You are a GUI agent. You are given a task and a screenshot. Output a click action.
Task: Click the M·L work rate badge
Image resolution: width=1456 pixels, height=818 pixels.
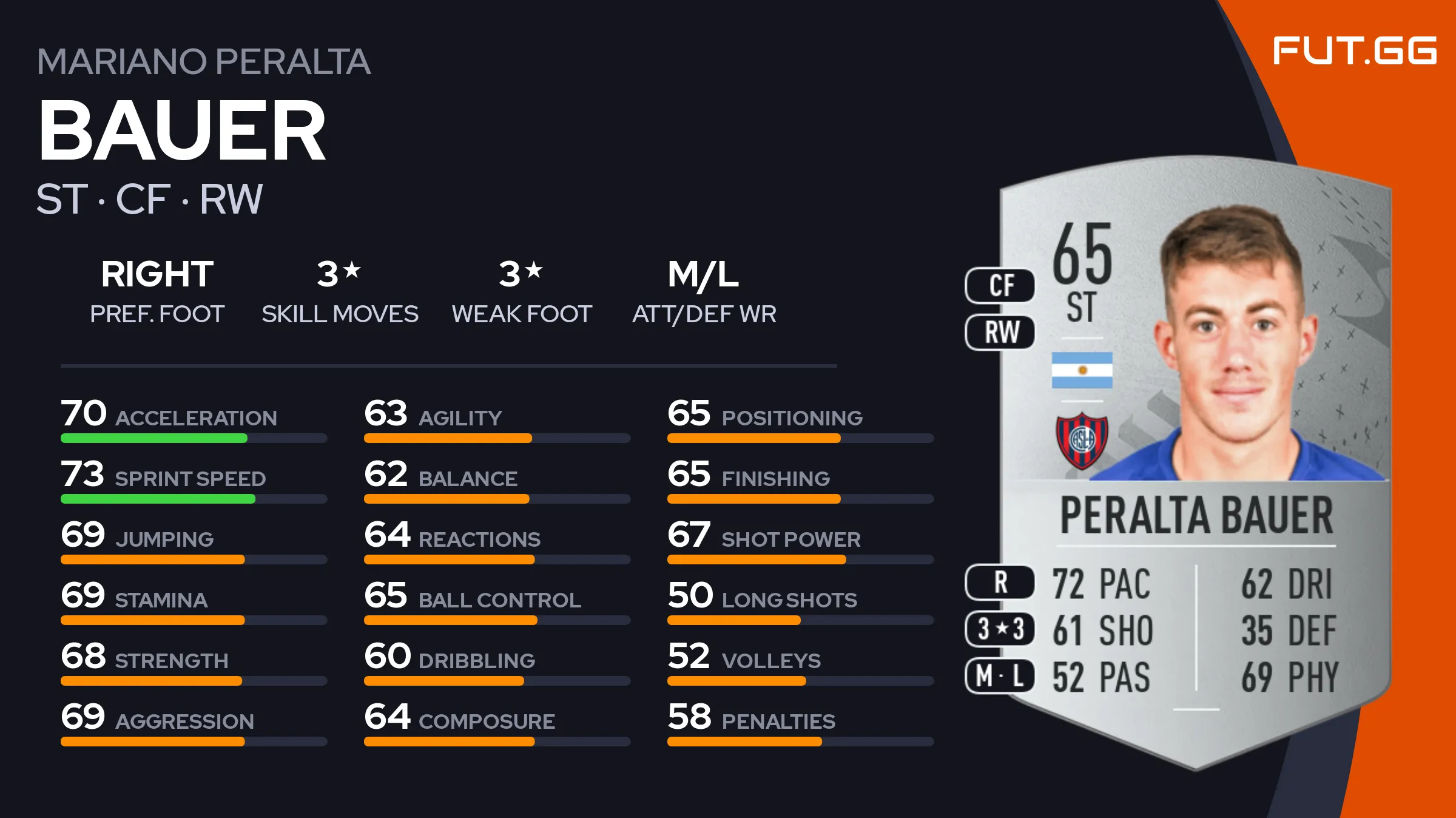click(1000, 676)
